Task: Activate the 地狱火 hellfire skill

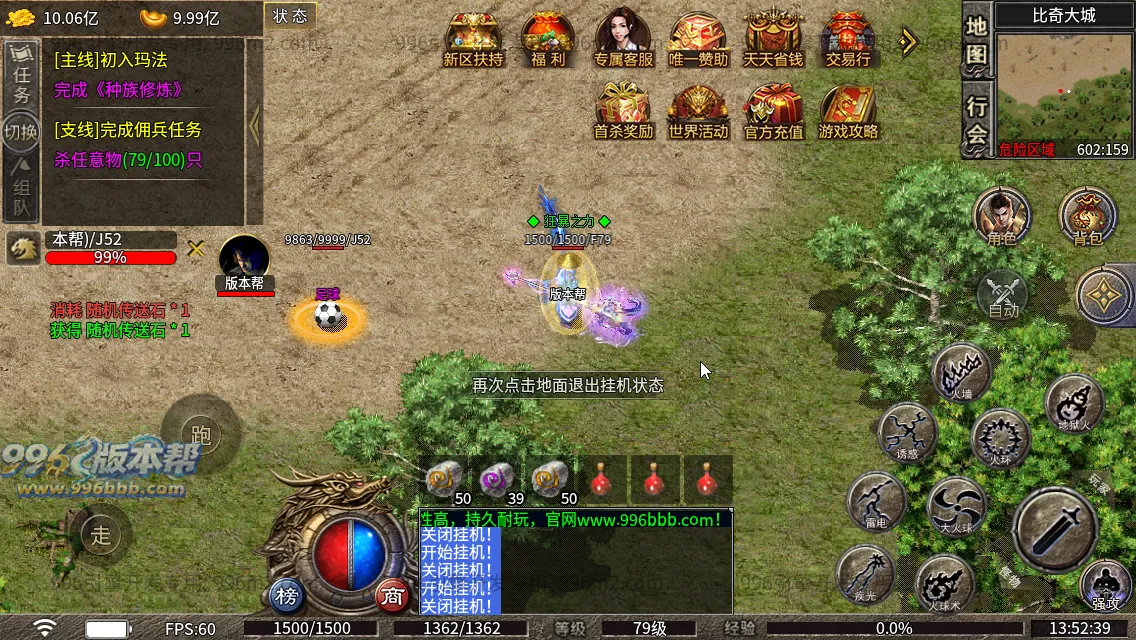Action: tap(1075, 402)
